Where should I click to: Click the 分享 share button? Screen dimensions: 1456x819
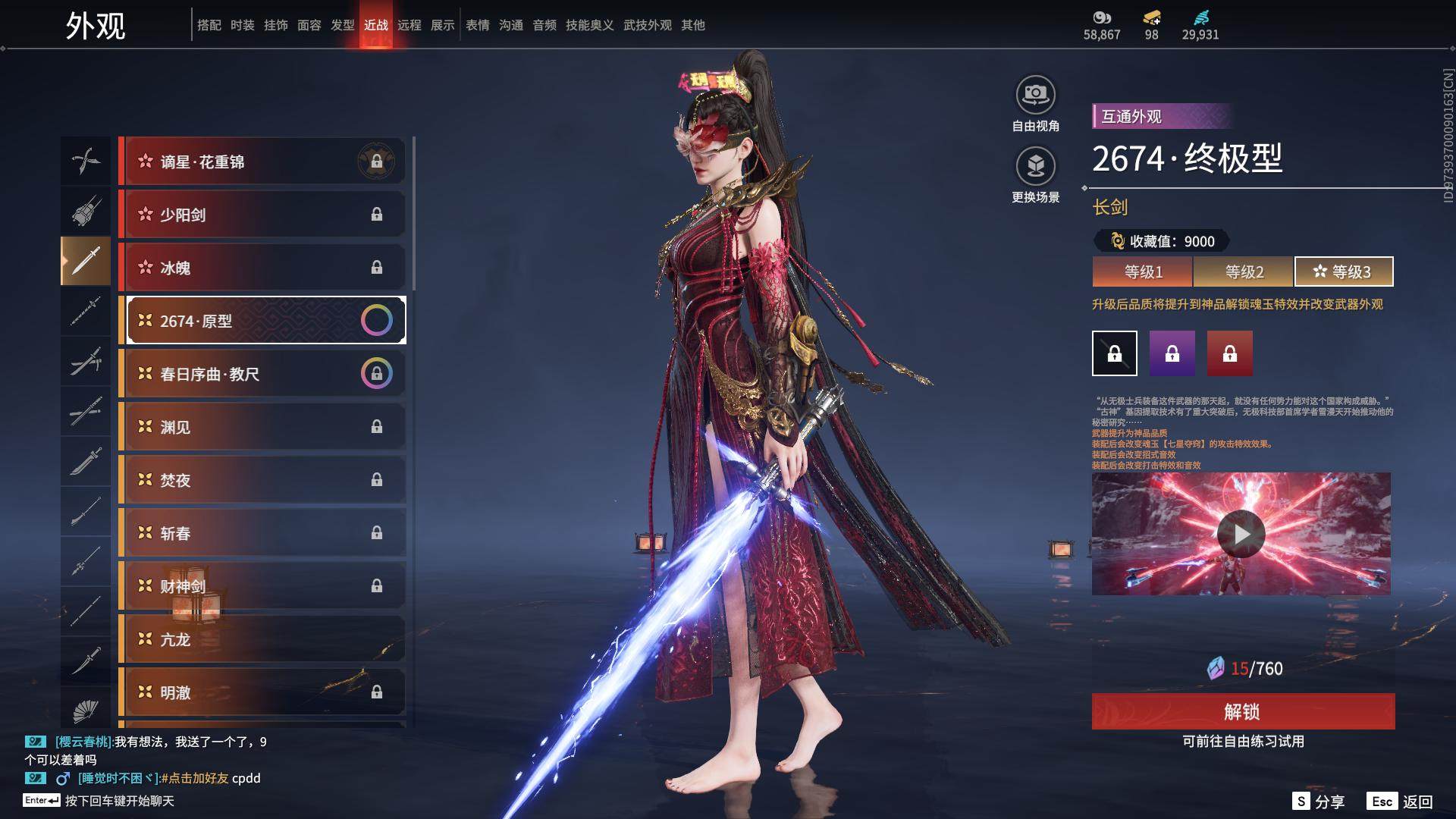(x=1319, y=802)
